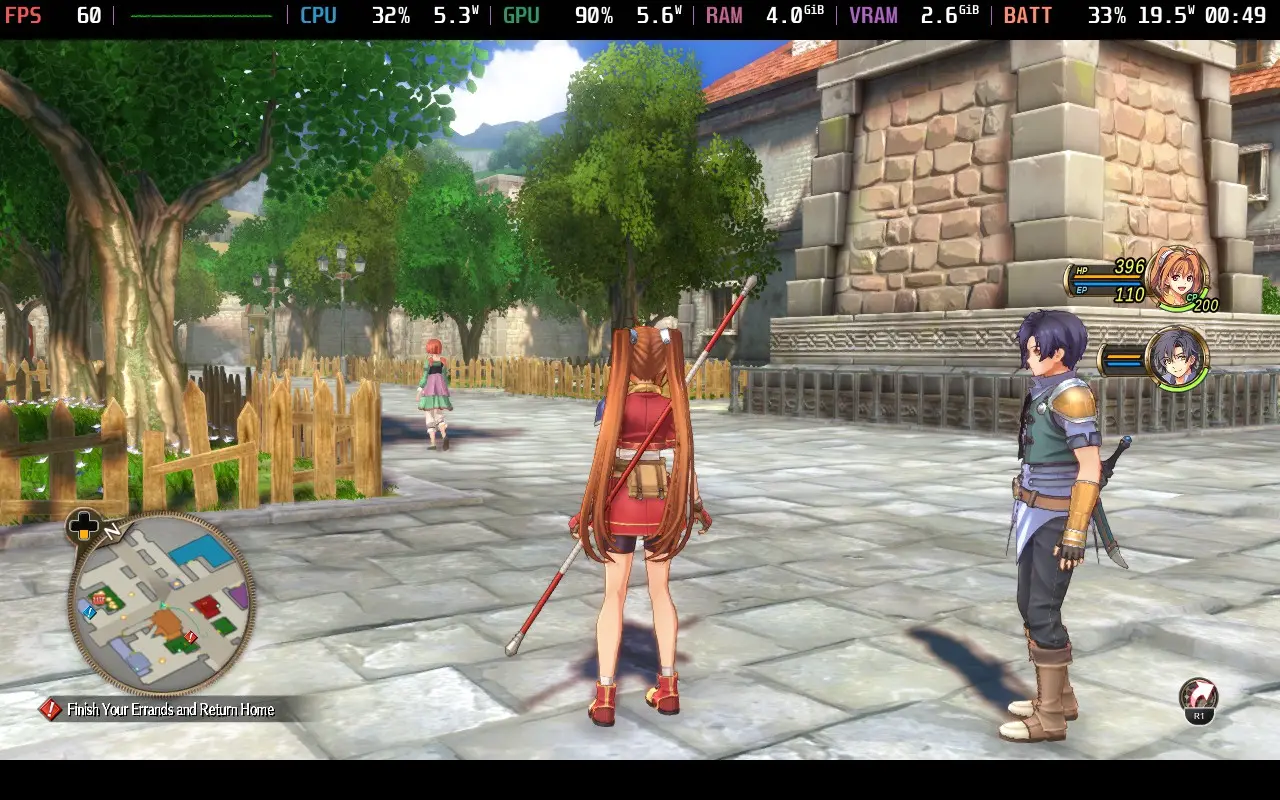Click the BATT indicator in the overlay
This screenshot has width=1280, height=800.
click(1028, 15)
